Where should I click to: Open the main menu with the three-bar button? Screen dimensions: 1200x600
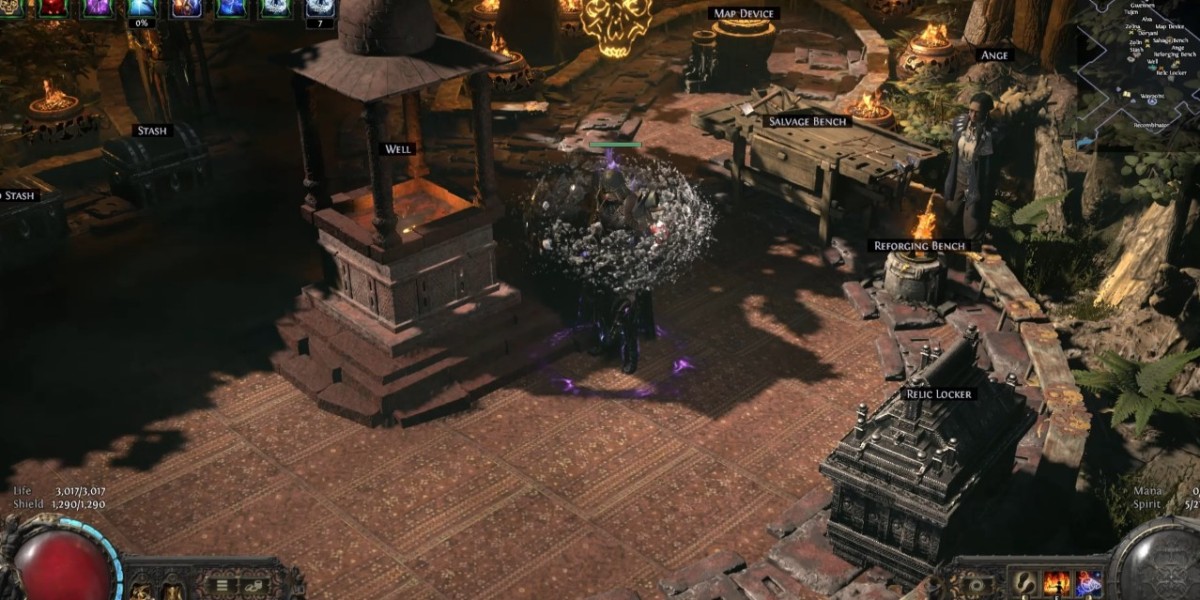(223, 586)
